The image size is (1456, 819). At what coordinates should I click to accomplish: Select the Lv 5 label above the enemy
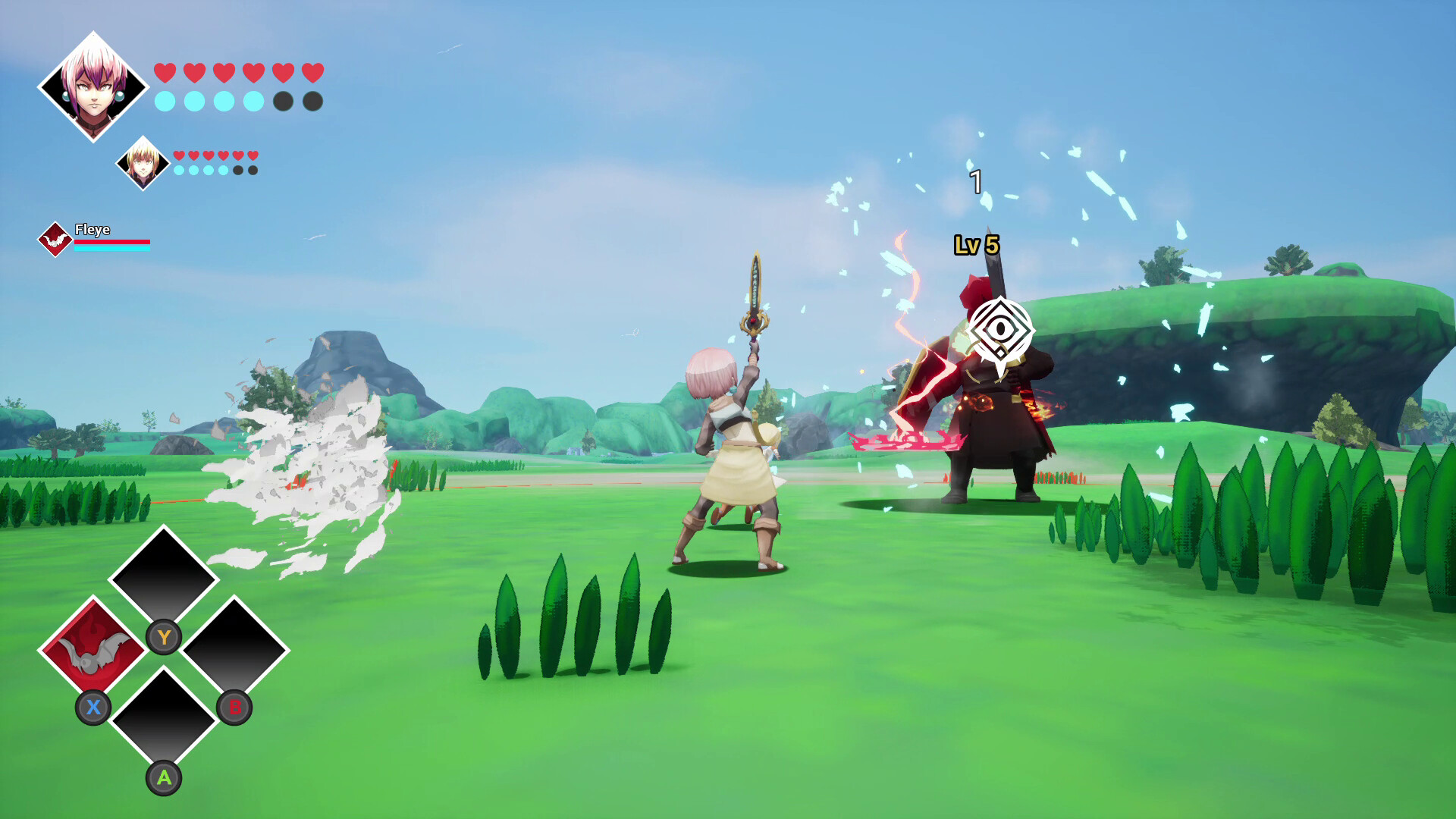(x=977, y=244)
